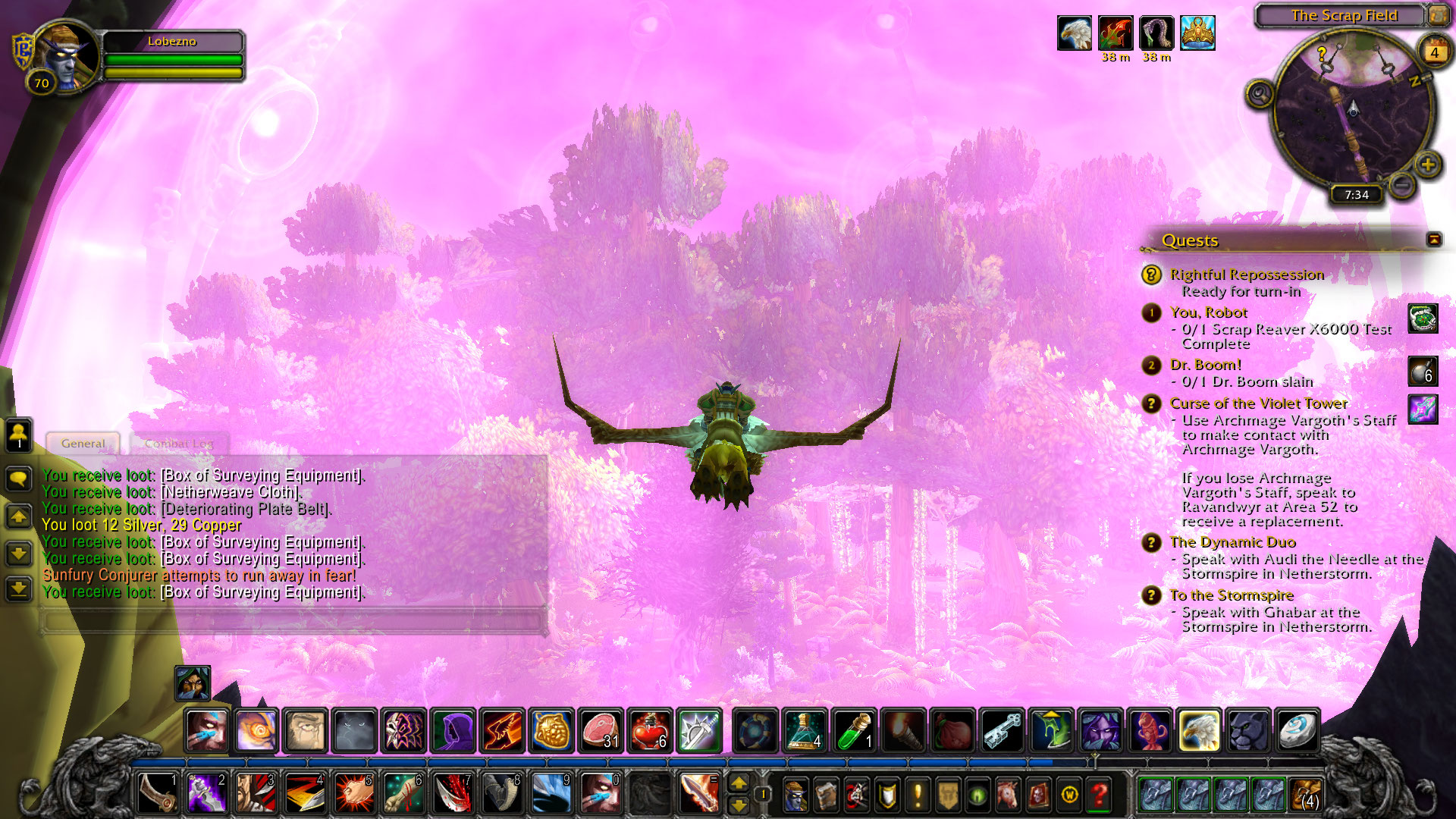Screen dimensions: 1456x819
Task: Open the red question mark help button
Action: [x=1099, y=795]
